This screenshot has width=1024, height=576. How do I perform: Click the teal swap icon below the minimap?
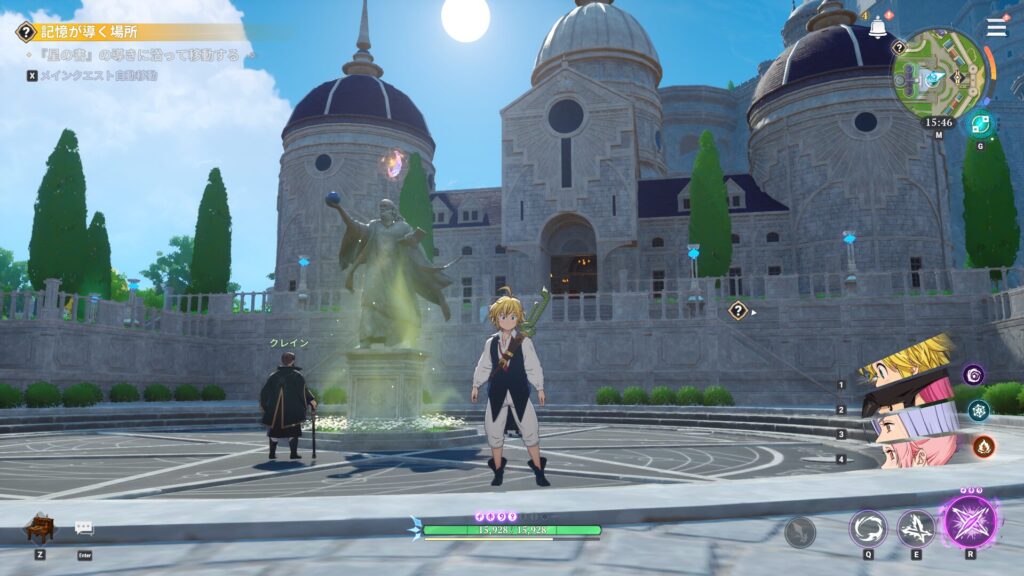coord(981,124)
